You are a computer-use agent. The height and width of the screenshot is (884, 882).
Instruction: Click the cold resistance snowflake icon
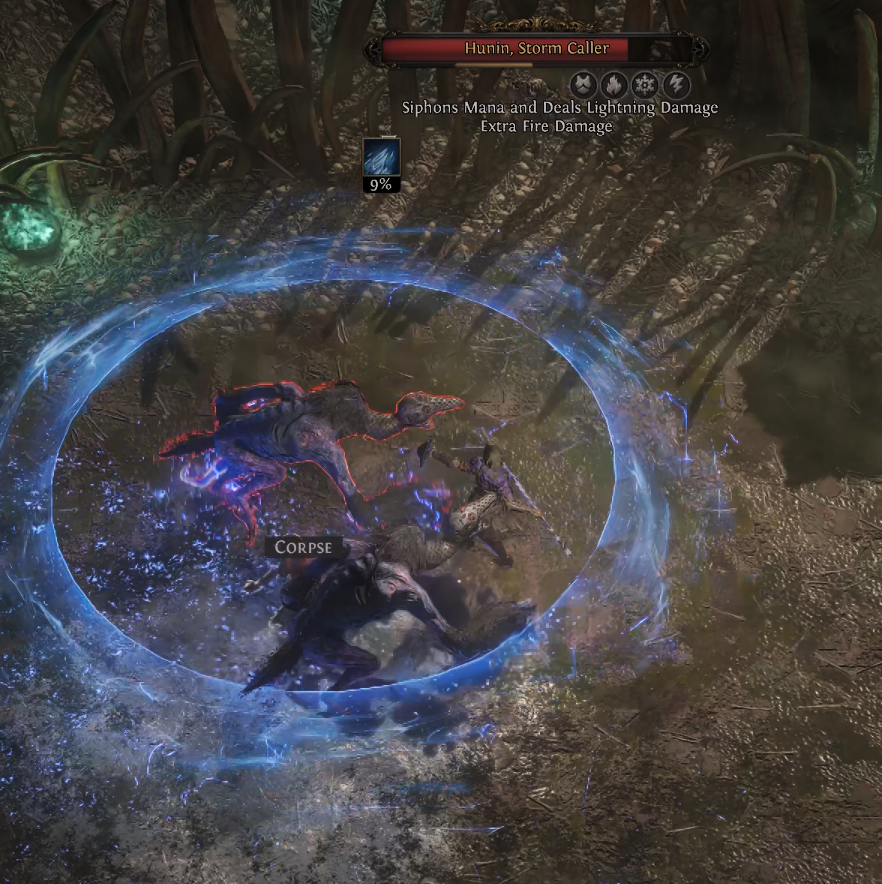pos(644,83)
